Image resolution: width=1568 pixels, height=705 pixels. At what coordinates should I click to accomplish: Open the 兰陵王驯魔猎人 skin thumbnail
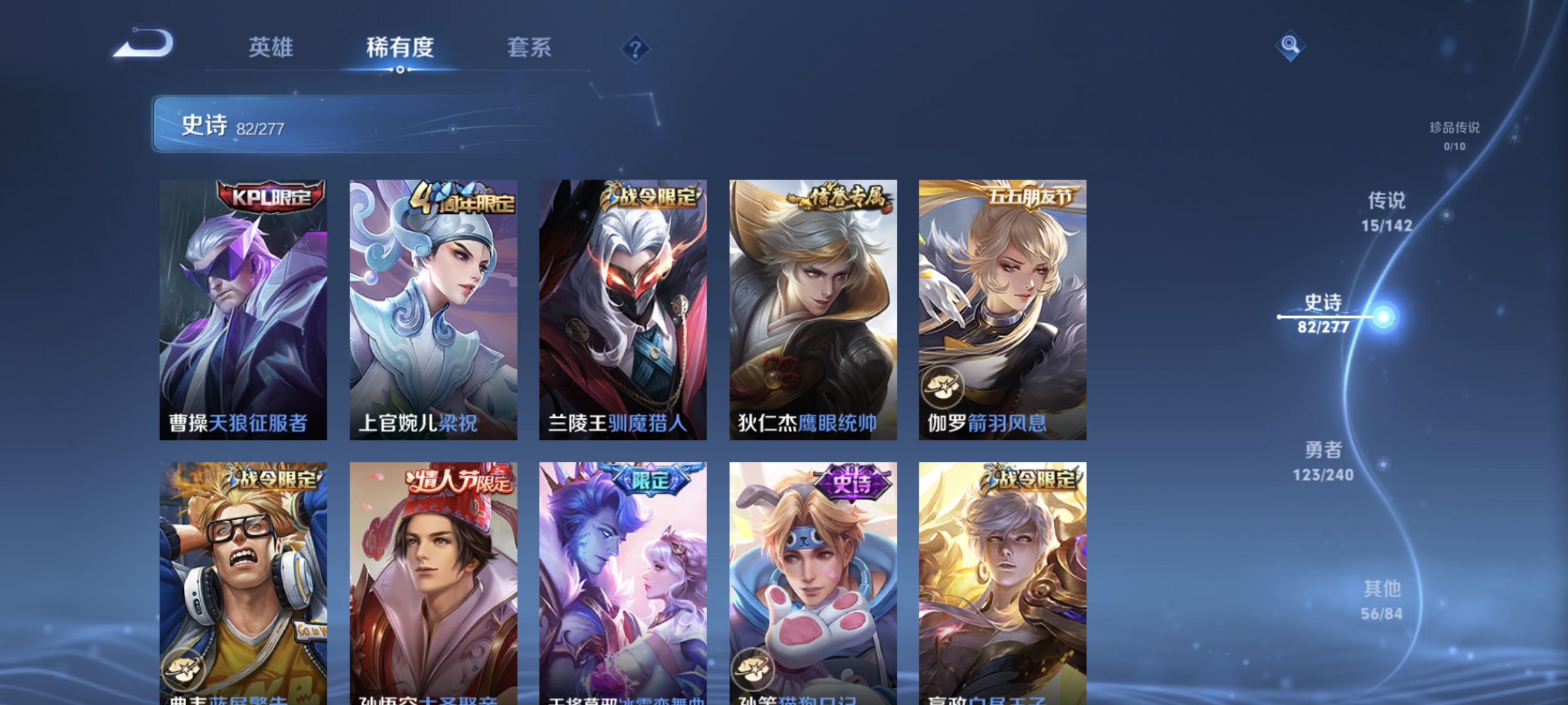(x=623, y=310)
